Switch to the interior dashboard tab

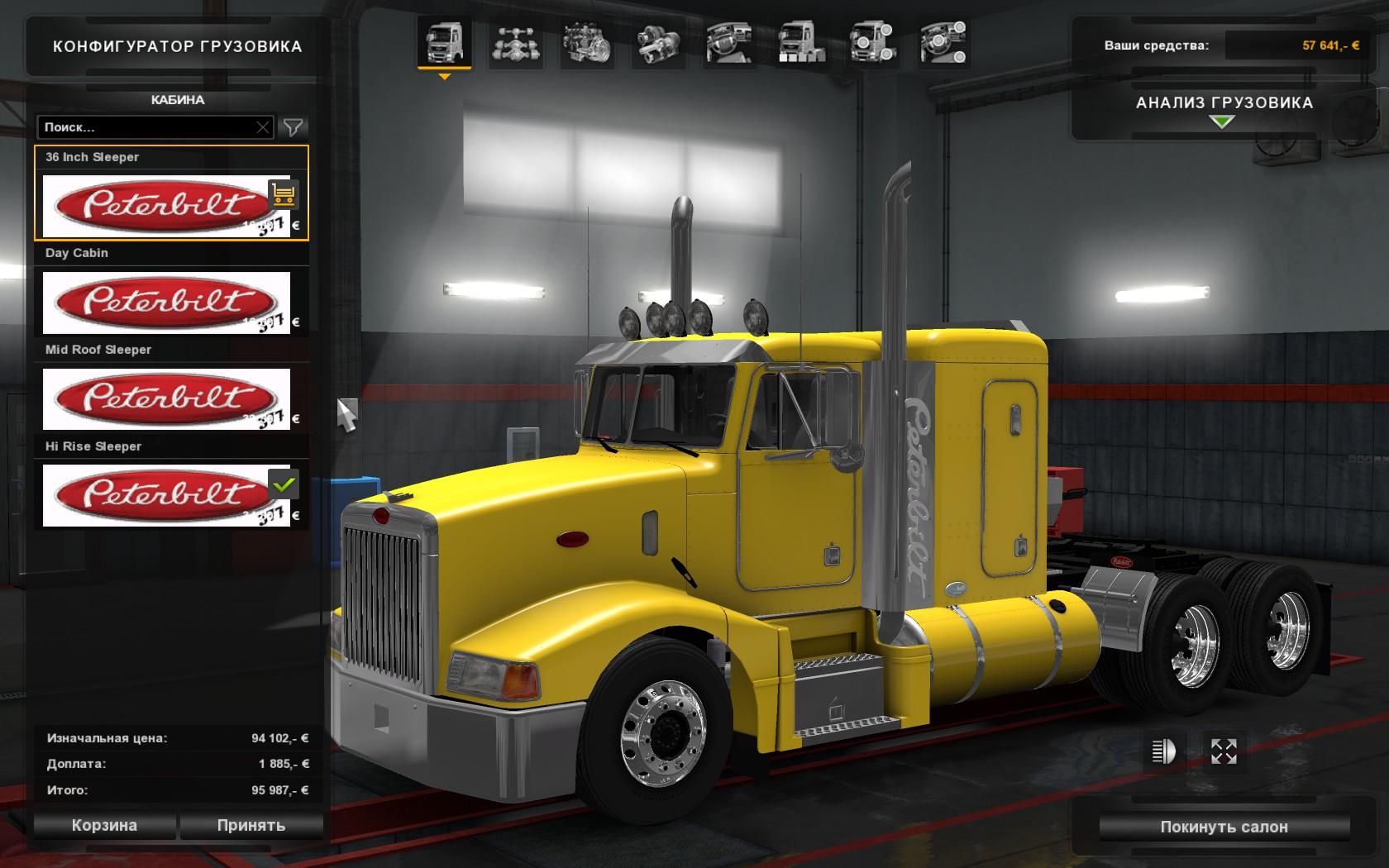730,43
